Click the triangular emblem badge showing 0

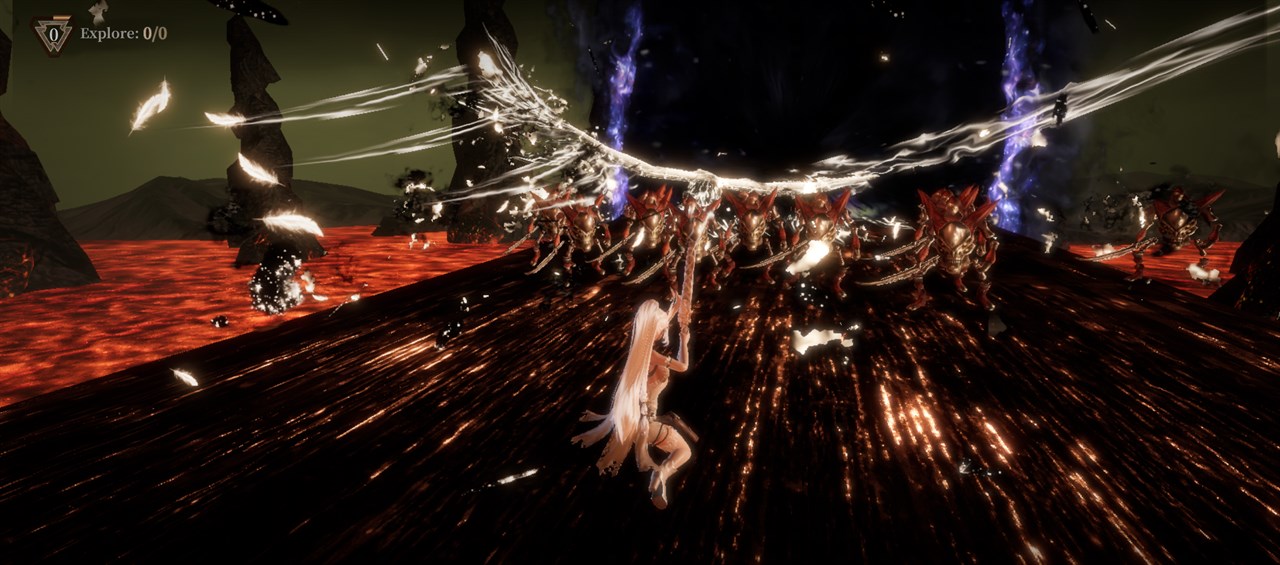tap(52, 34)
